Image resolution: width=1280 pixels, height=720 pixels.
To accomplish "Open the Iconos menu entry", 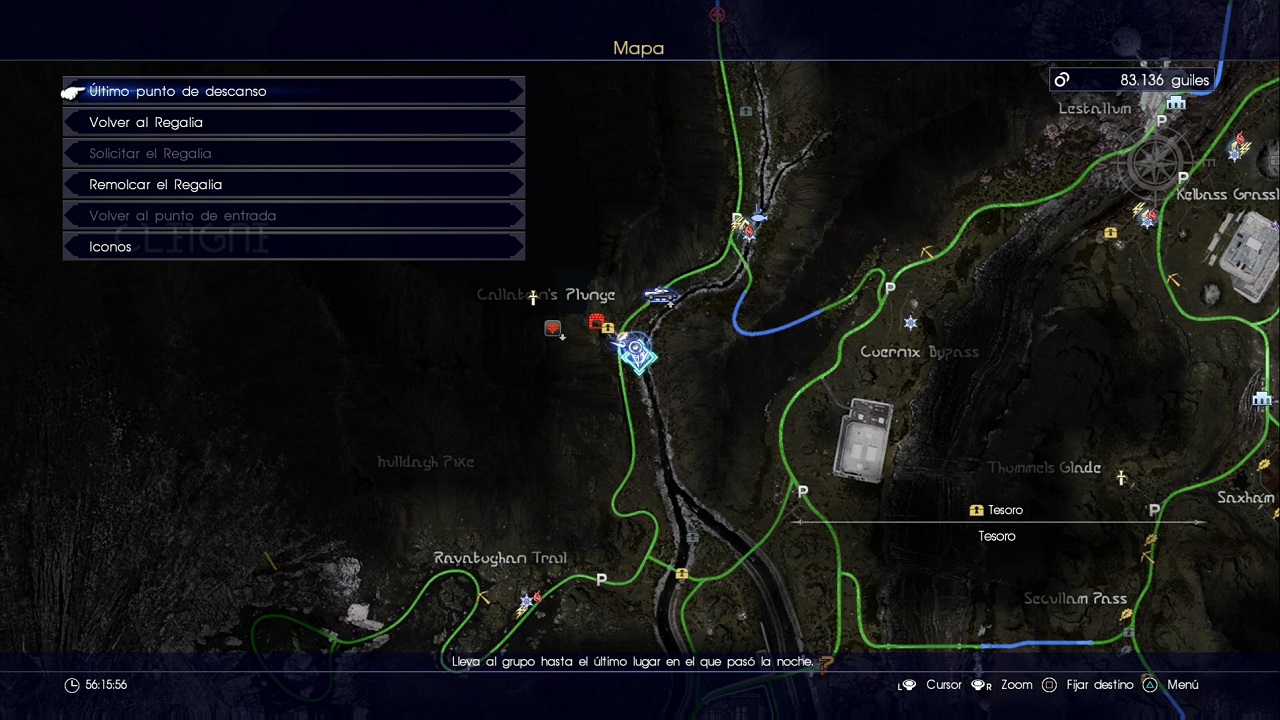I will pos(110,246).
